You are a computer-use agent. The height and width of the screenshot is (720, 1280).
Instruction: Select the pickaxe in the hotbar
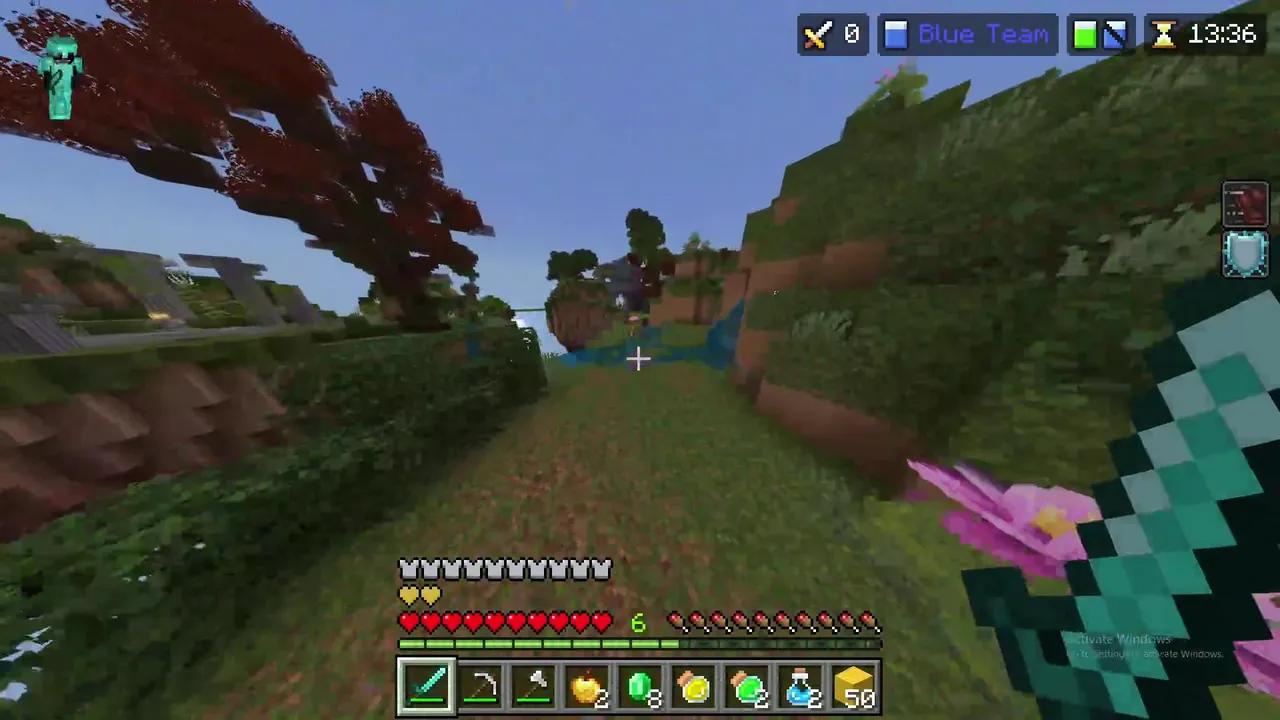coord(481,684)
